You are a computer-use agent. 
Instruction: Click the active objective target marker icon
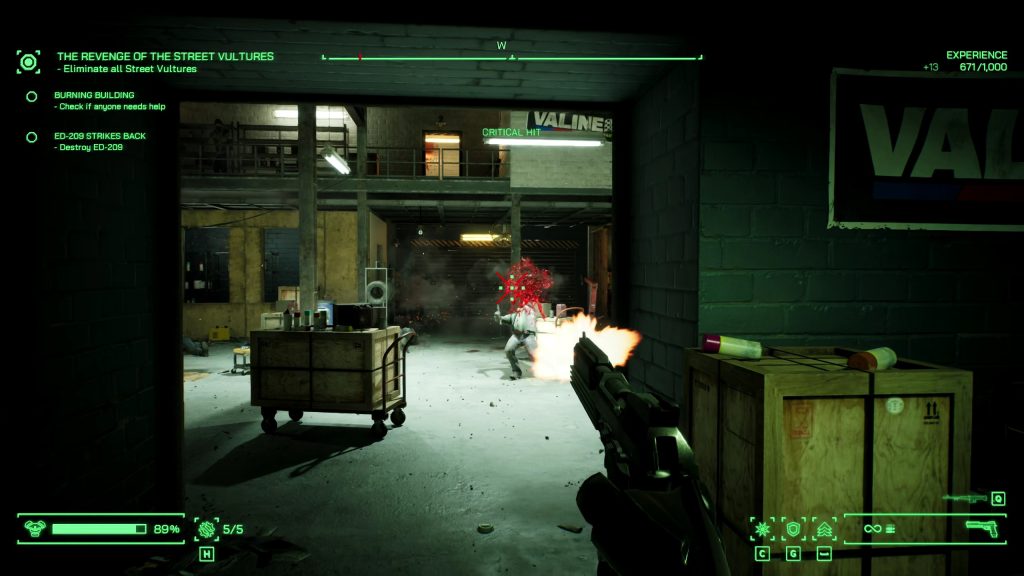pos(29,62)
